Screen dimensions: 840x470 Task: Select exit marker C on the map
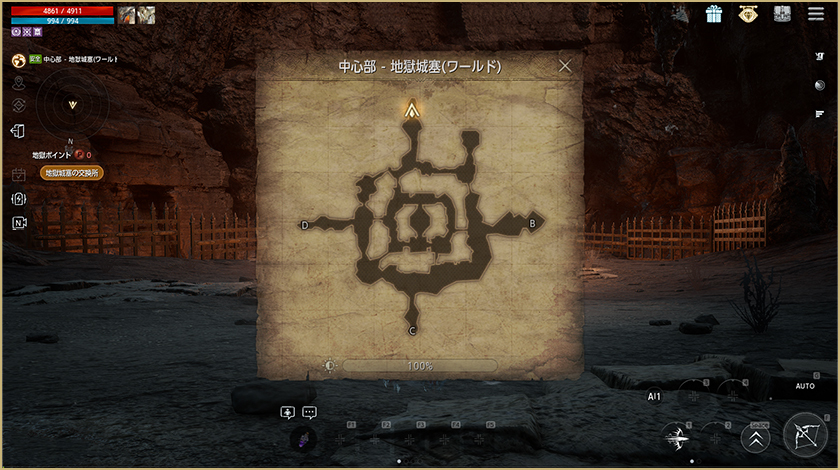click(412, 331)
